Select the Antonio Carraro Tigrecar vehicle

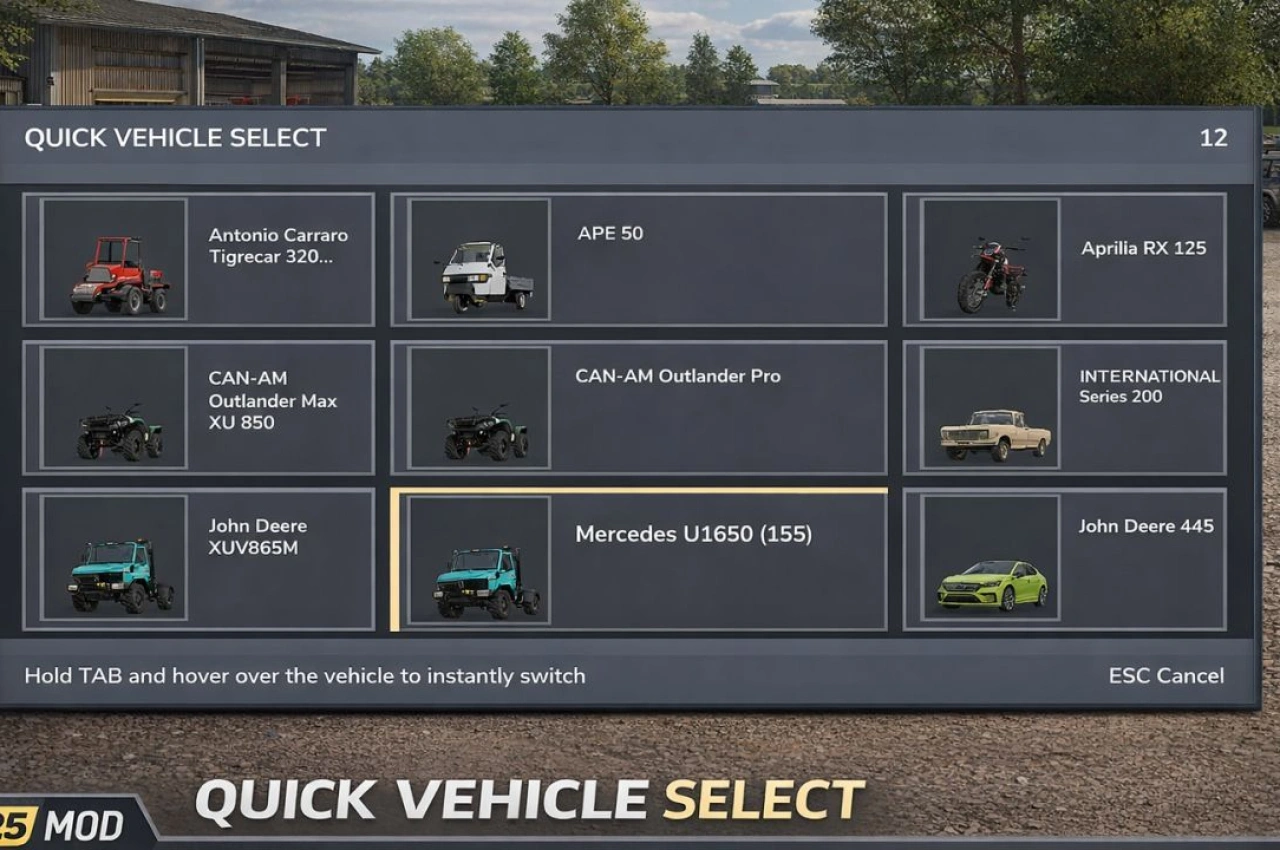tap(198, 259)
